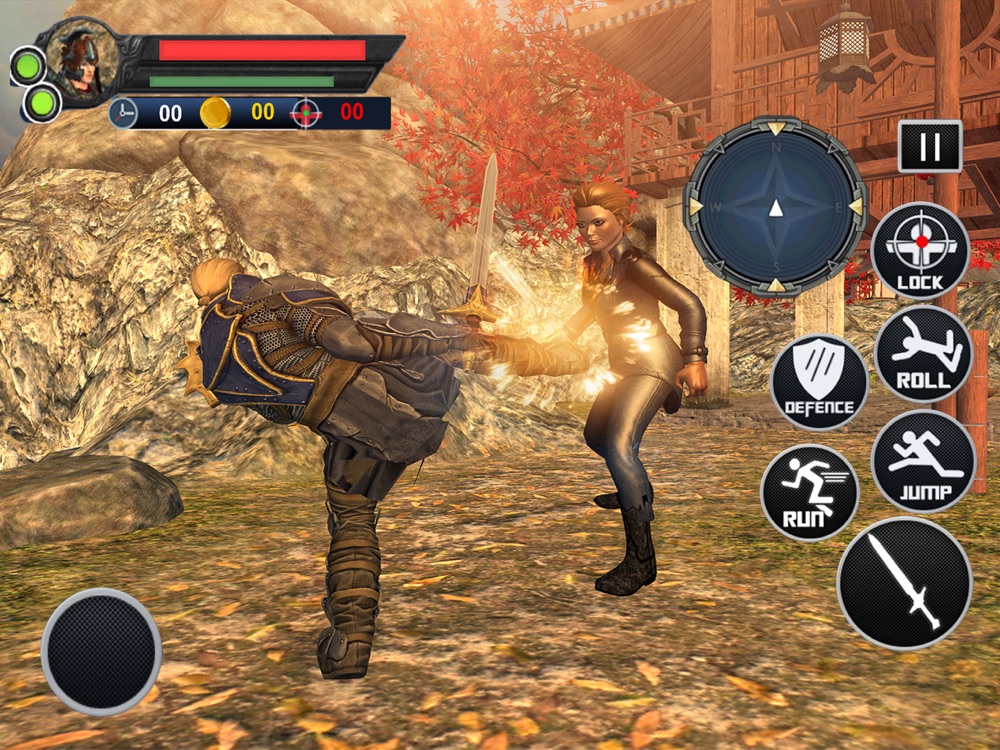Tap the Defence shield button
The width and height of the screenshot is (1000, 750).
pyautogui.click(x=820, y=382)
